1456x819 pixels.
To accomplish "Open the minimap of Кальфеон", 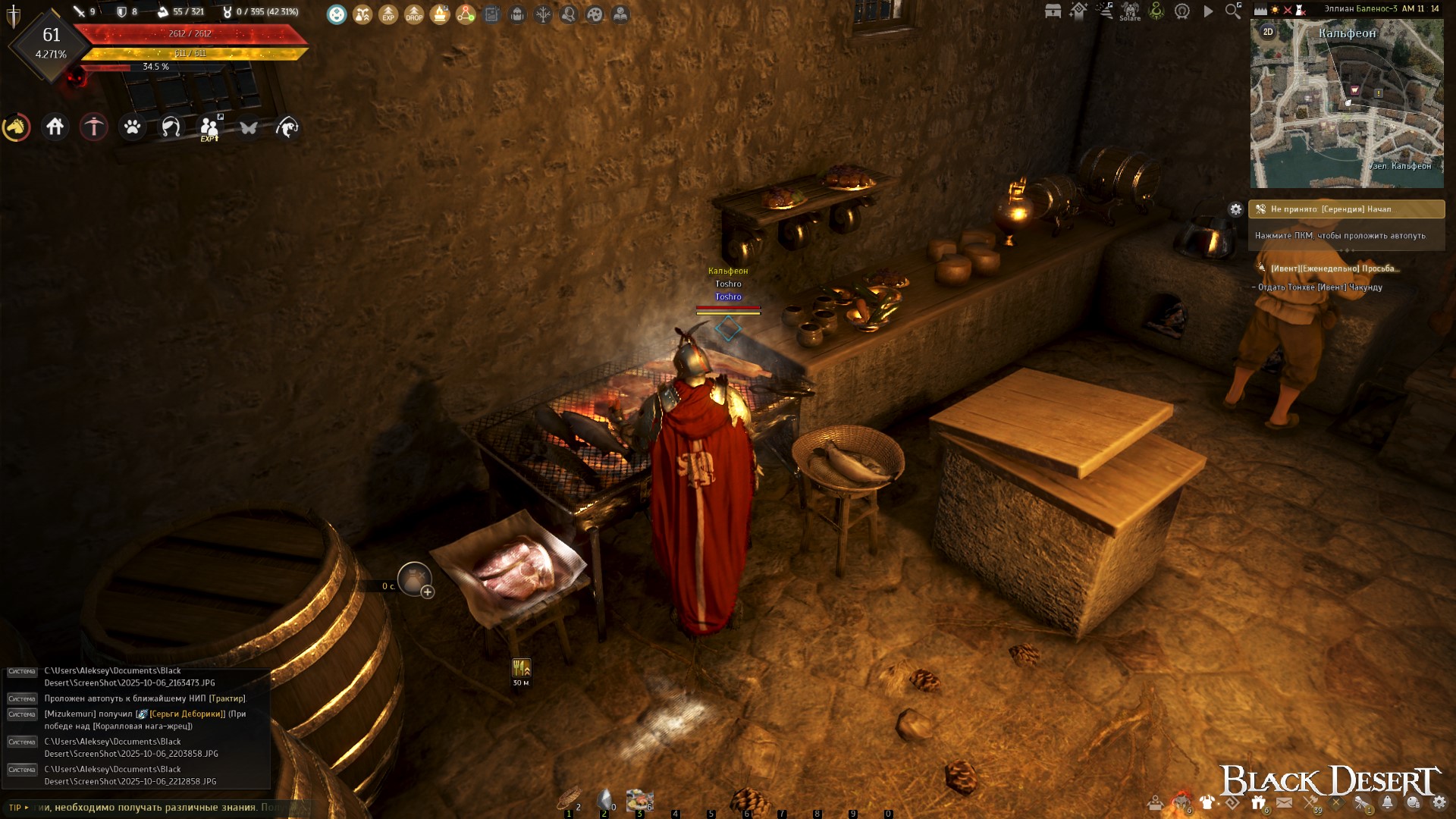I will click(x=1347, y=106).
